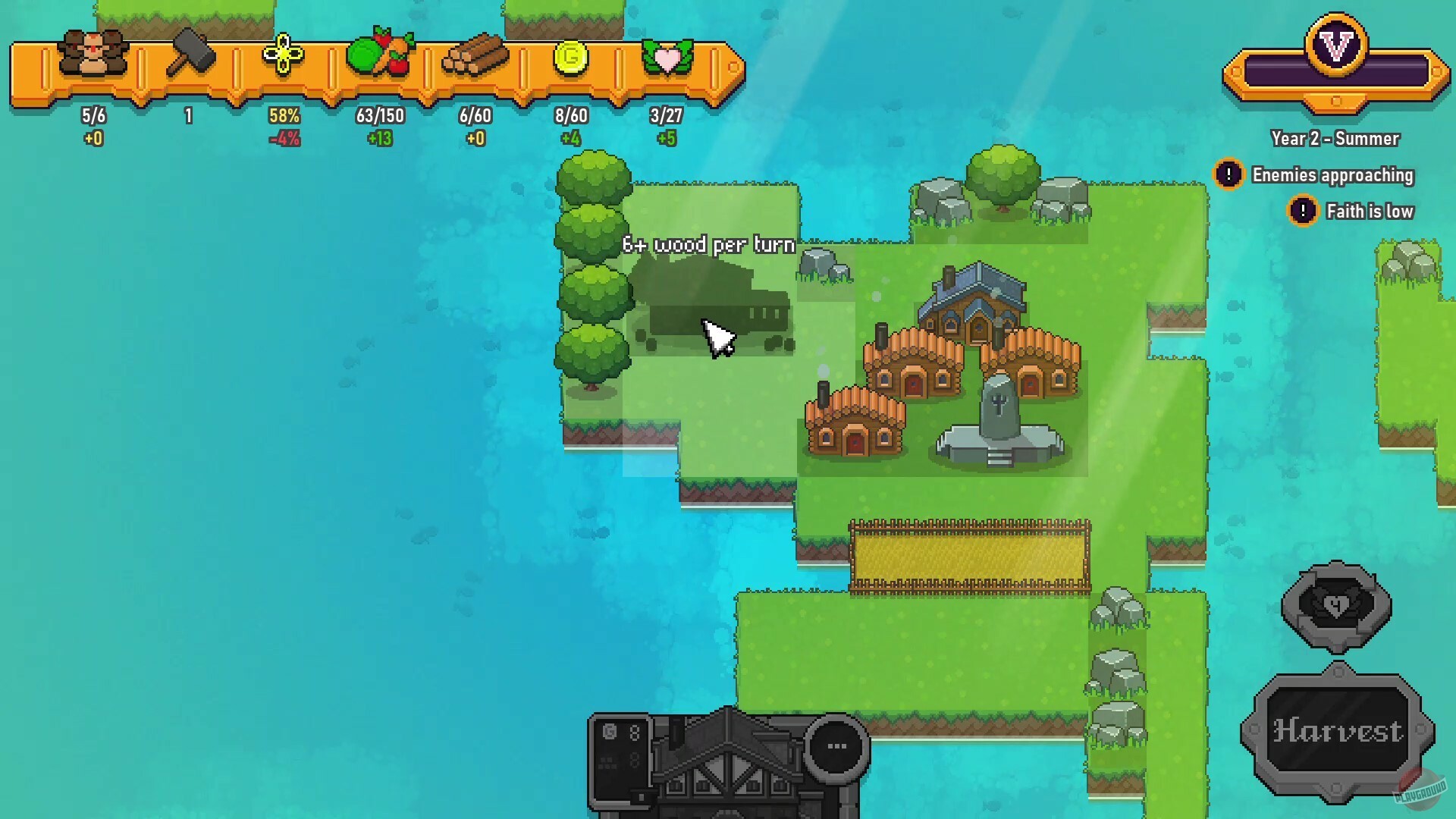Expand the Year 2 - Summer season display
Screen dimensions: 1456x819
click(1333, 139)
